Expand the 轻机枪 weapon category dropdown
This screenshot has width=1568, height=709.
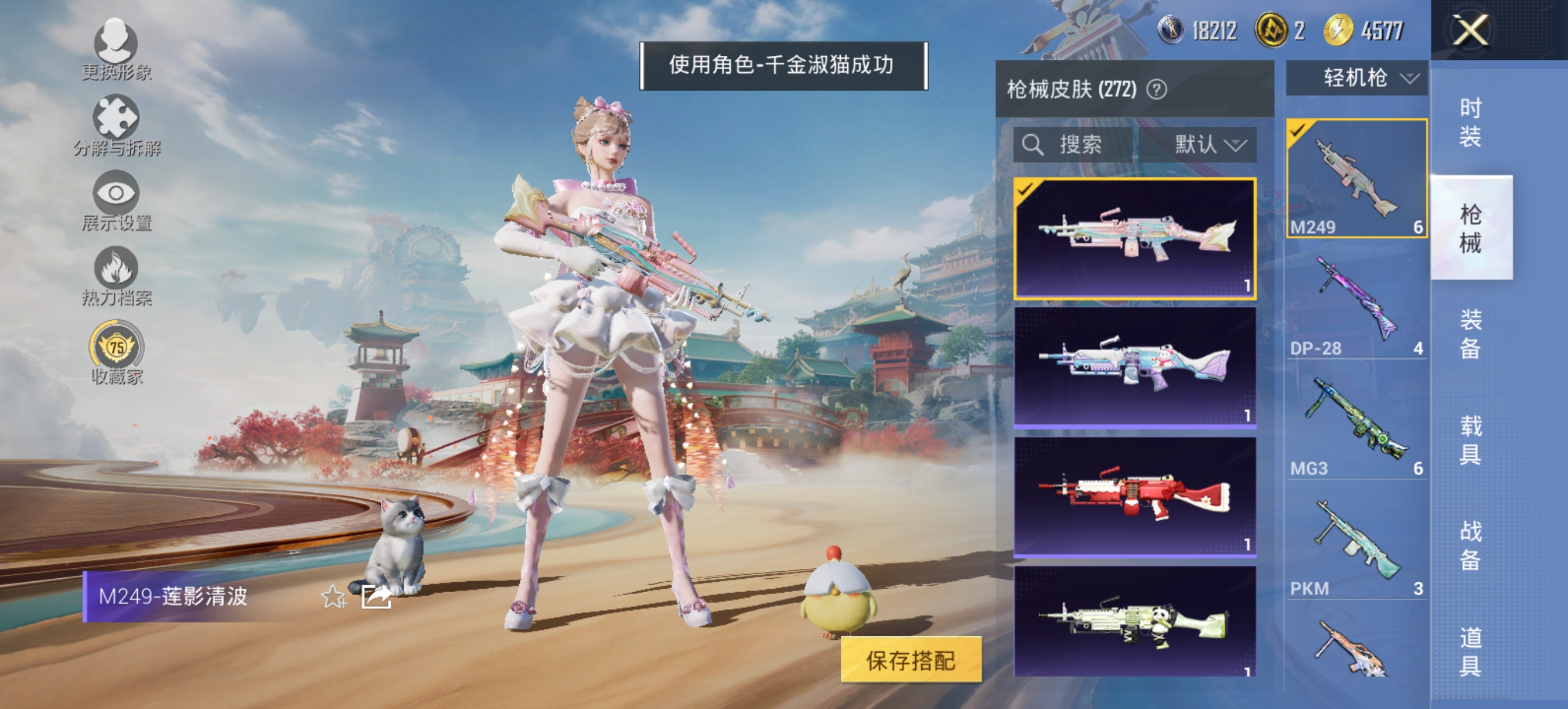1356,77
